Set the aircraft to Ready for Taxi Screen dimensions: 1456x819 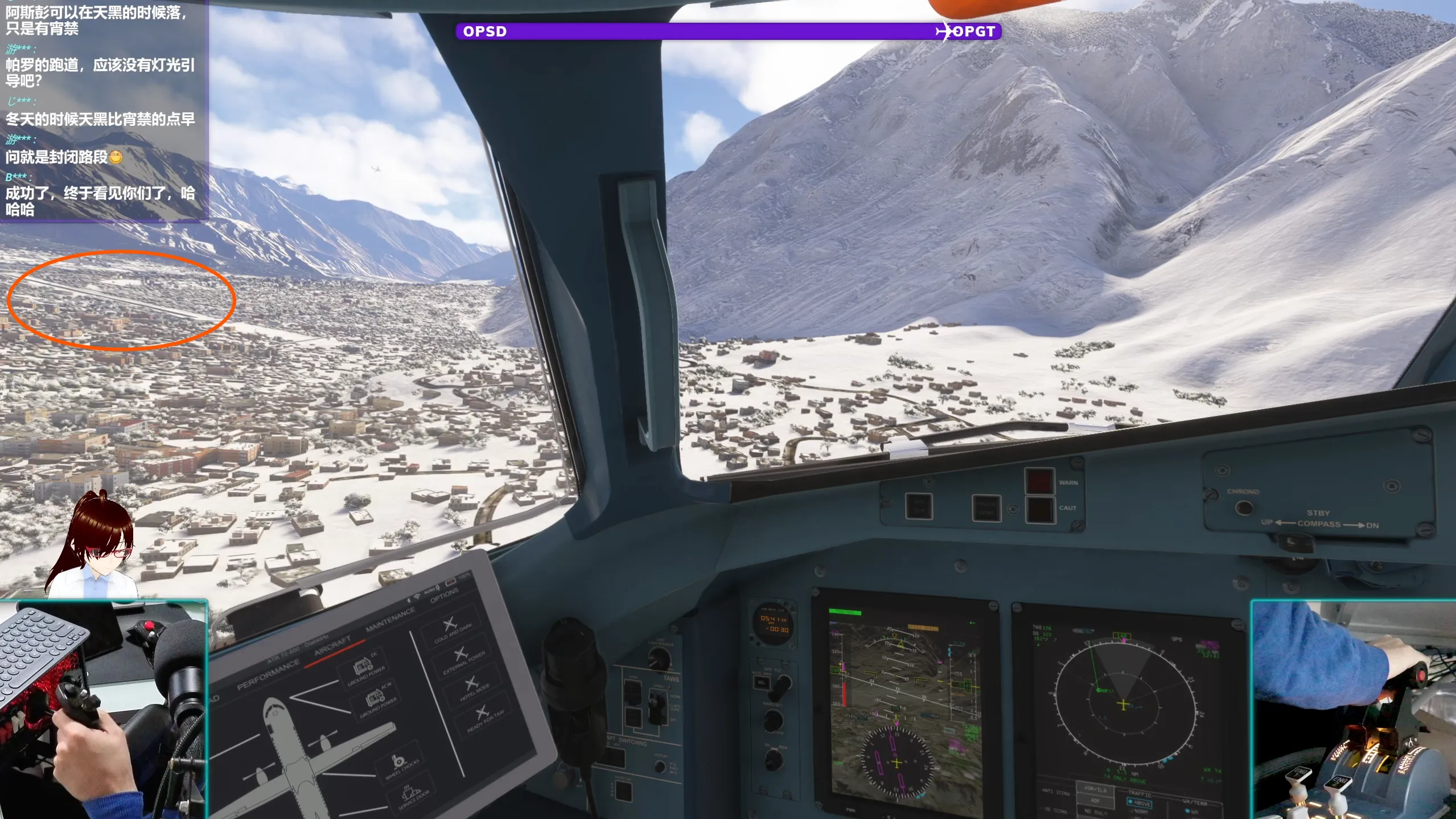(484, 718)
